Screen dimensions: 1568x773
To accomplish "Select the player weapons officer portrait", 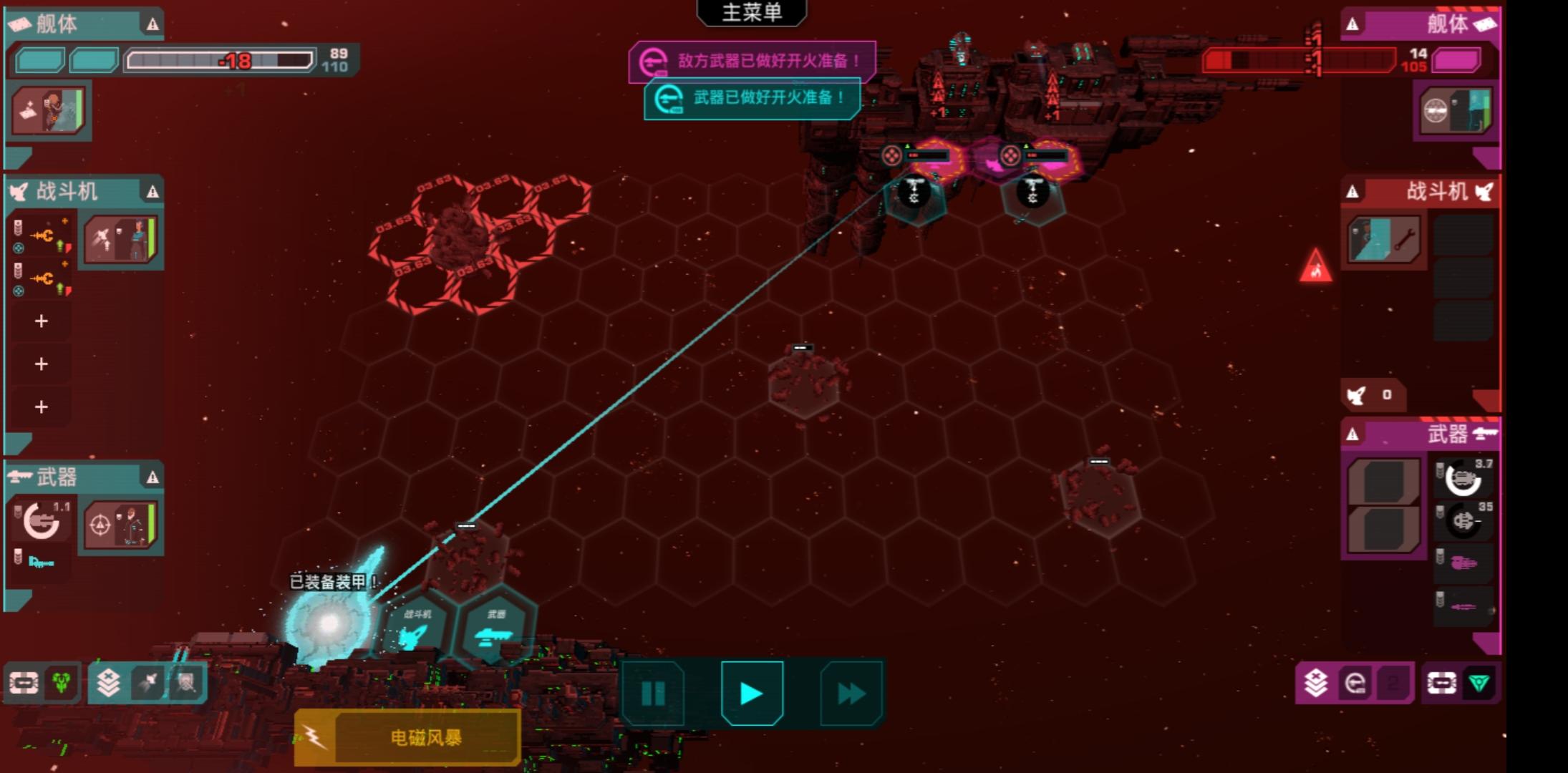I will click(x=120, y=525).
